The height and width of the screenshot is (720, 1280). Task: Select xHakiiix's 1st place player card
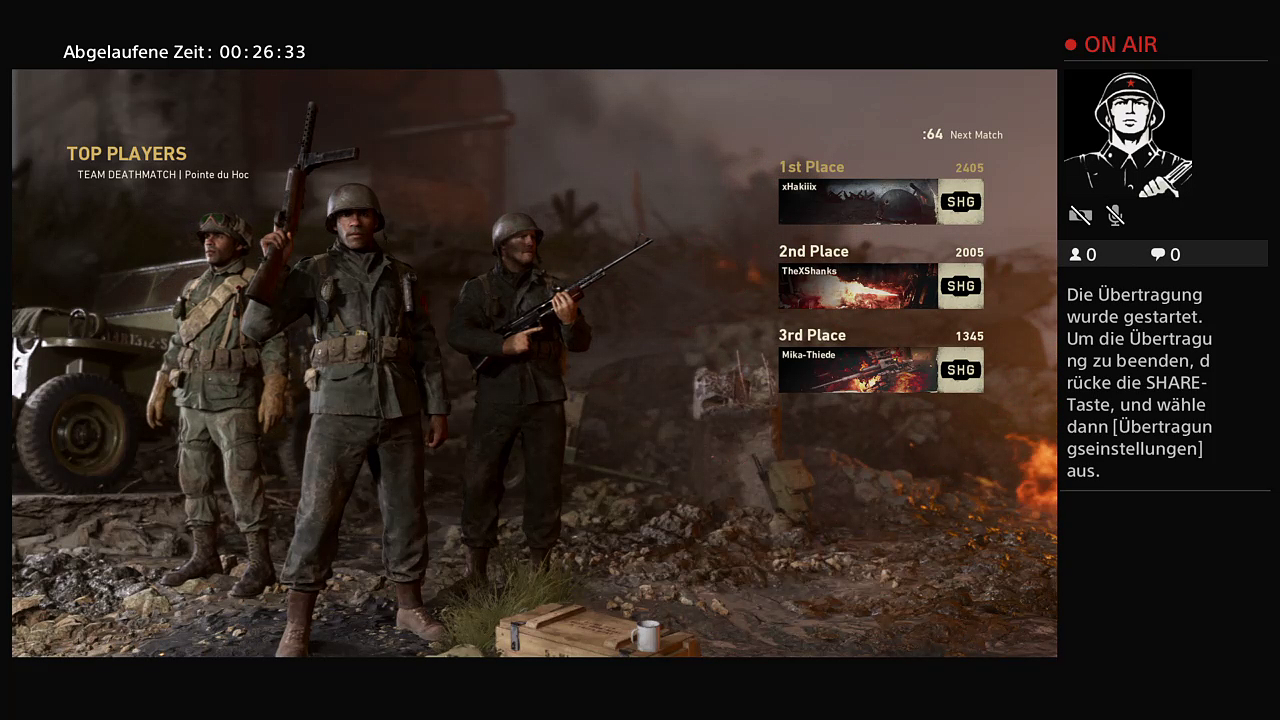880,202
